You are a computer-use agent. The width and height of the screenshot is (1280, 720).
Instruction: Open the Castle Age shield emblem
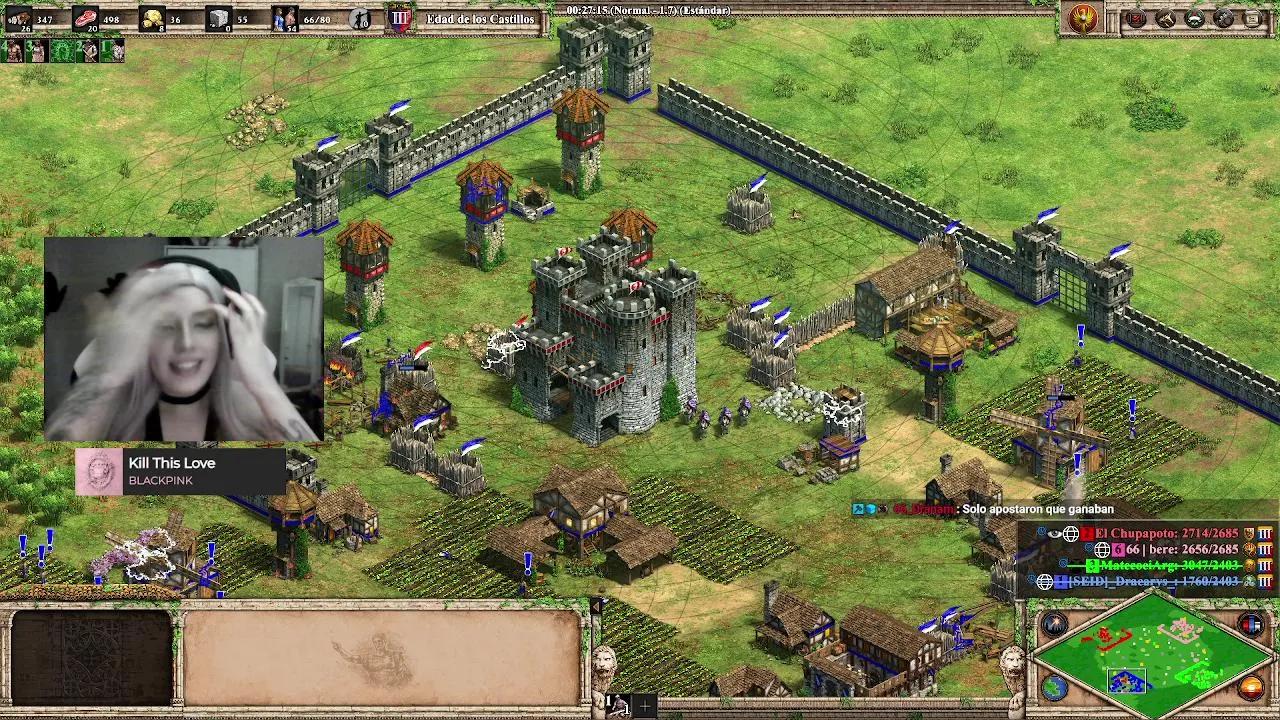click(400, 18)
